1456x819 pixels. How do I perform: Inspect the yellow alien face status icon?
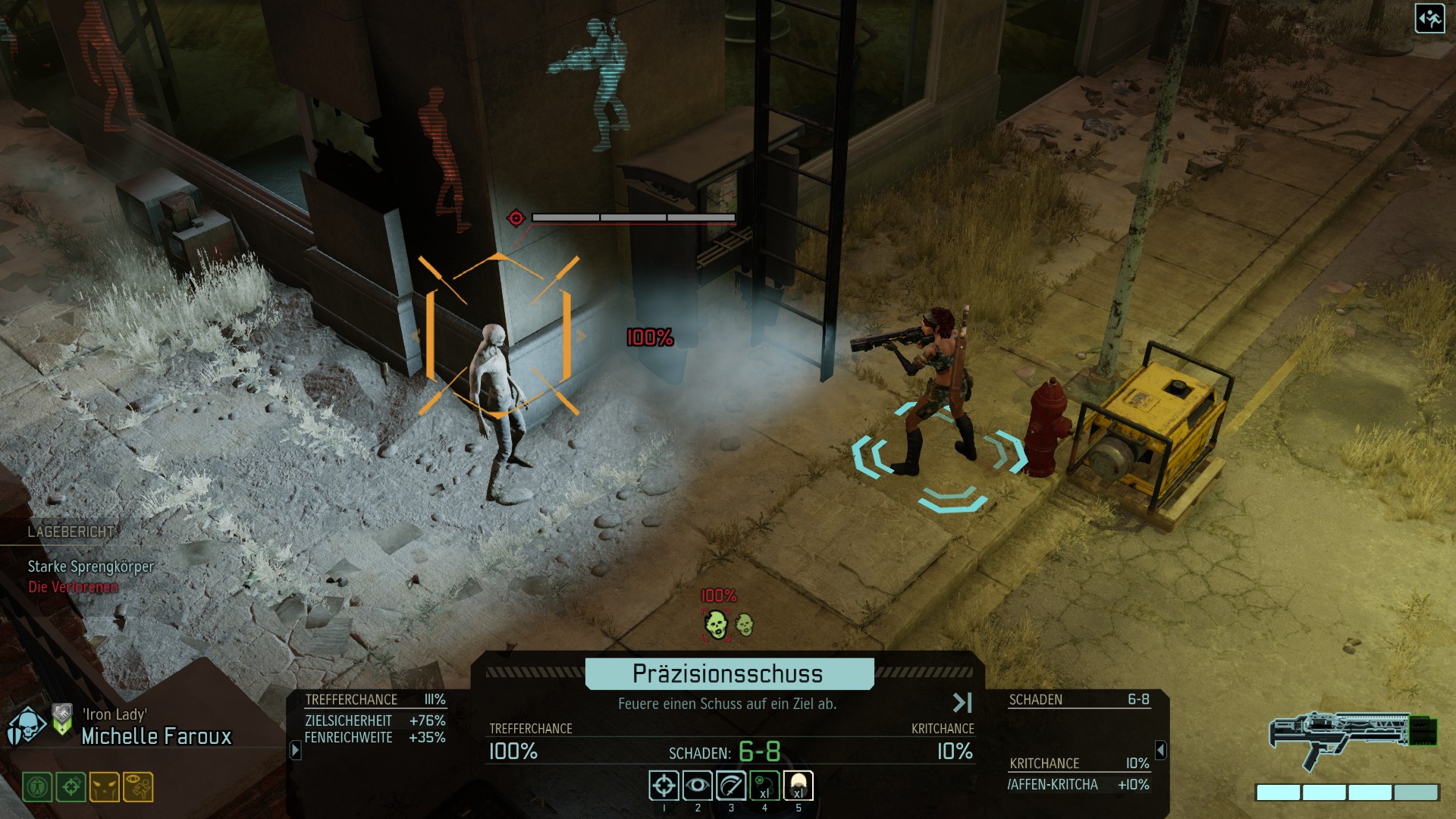pyautogui.click(x=104, y=787)
